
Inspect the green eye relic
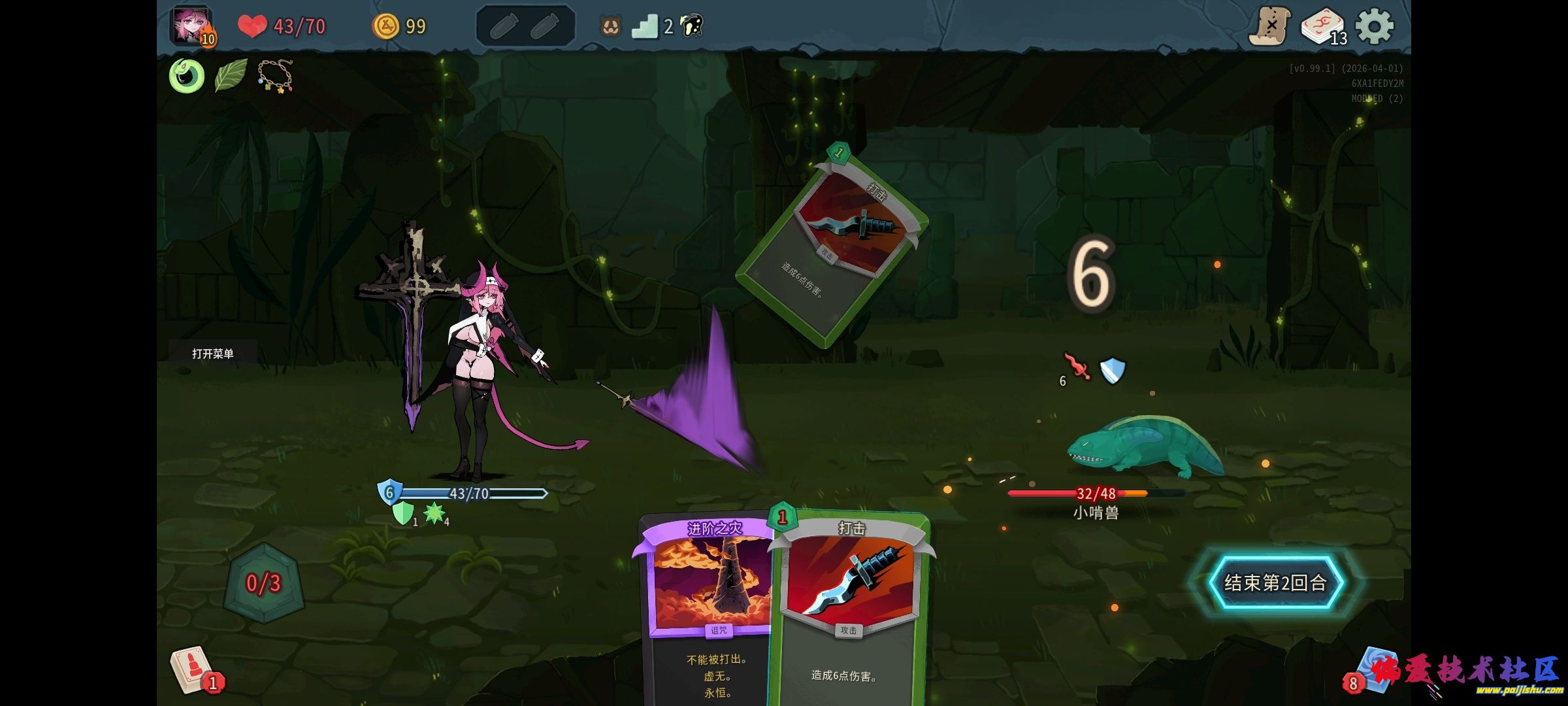(x=187, y=76)
